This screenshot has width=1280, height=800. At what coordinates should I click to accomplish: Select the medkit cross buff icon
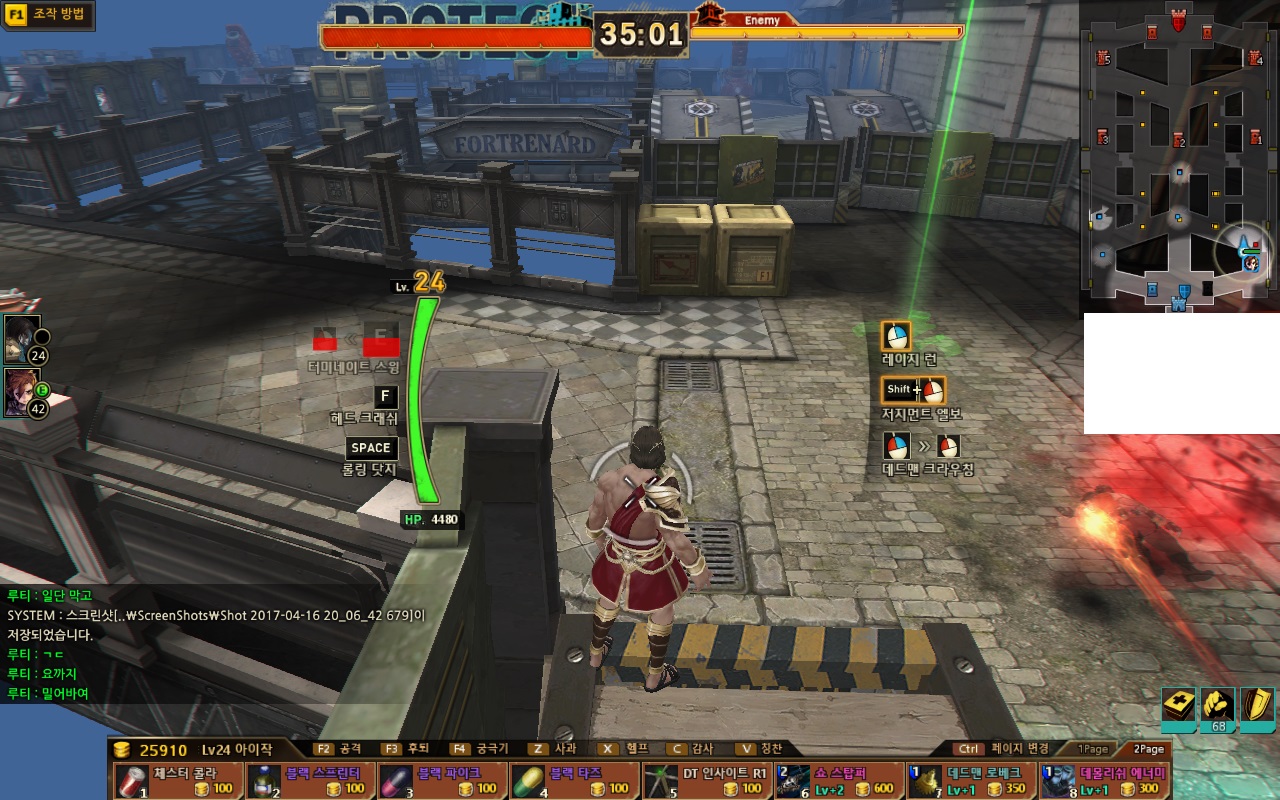tap(1178, 706)
